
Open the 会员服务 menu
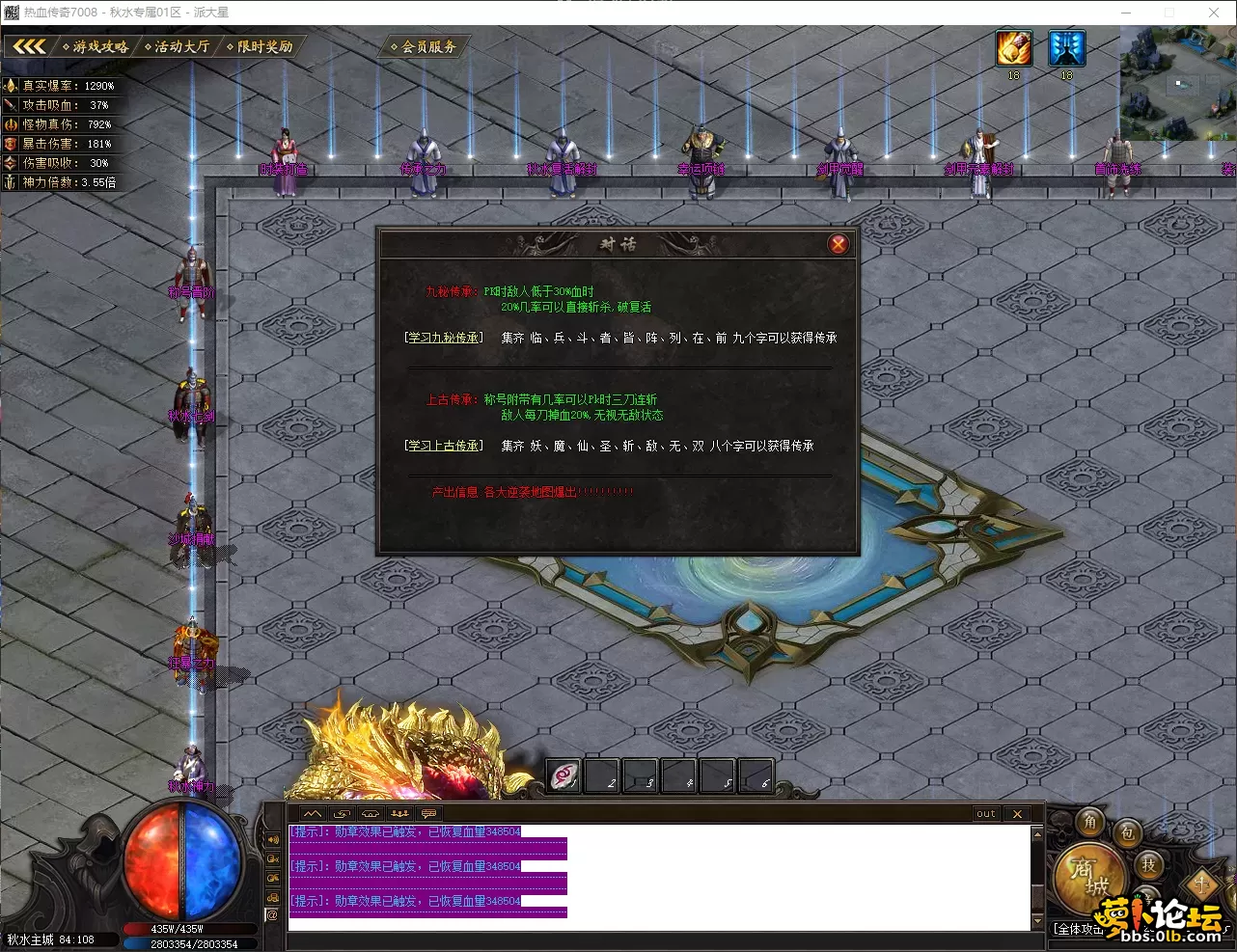(x=425, y=46)
